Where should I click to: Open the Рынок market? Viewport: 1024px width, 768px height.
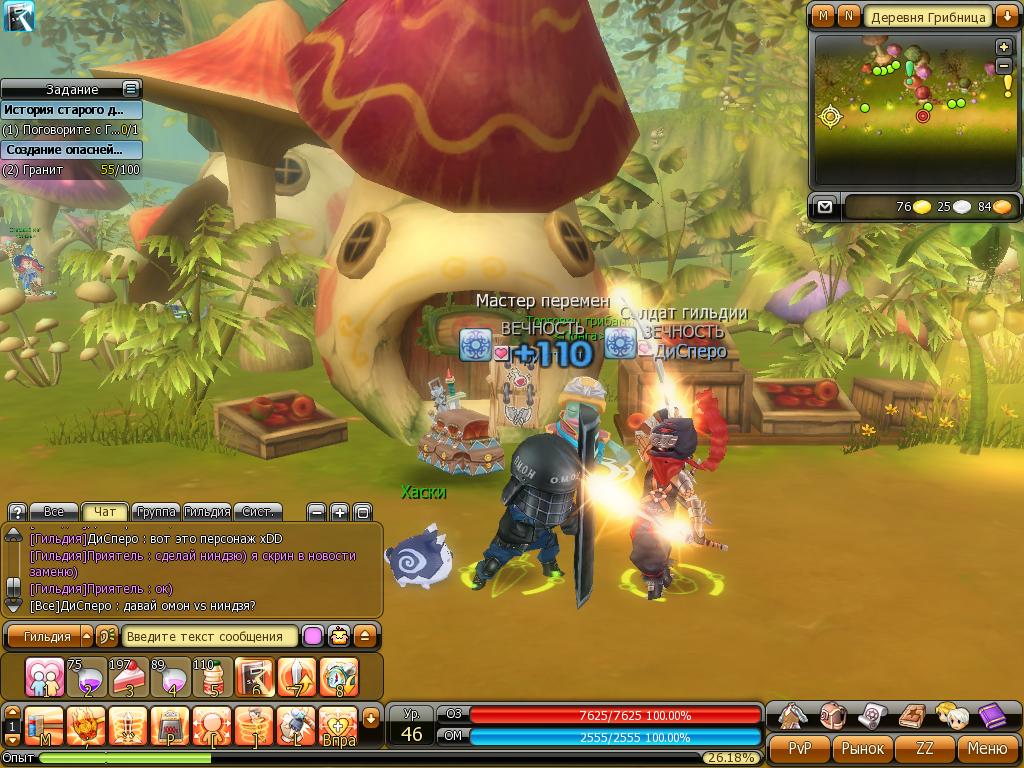tap(862, 748)
